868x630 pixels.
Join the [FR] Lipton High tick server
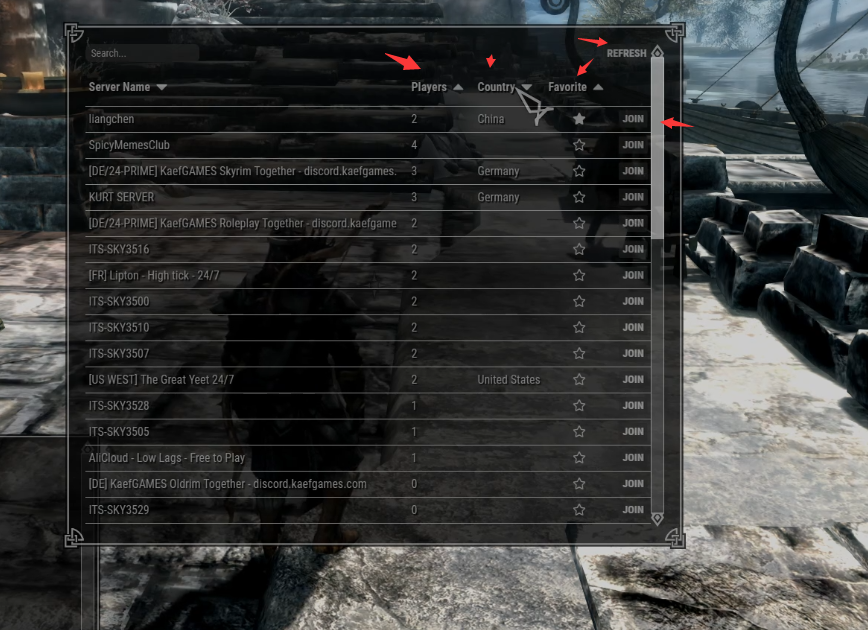pos(633,275)
